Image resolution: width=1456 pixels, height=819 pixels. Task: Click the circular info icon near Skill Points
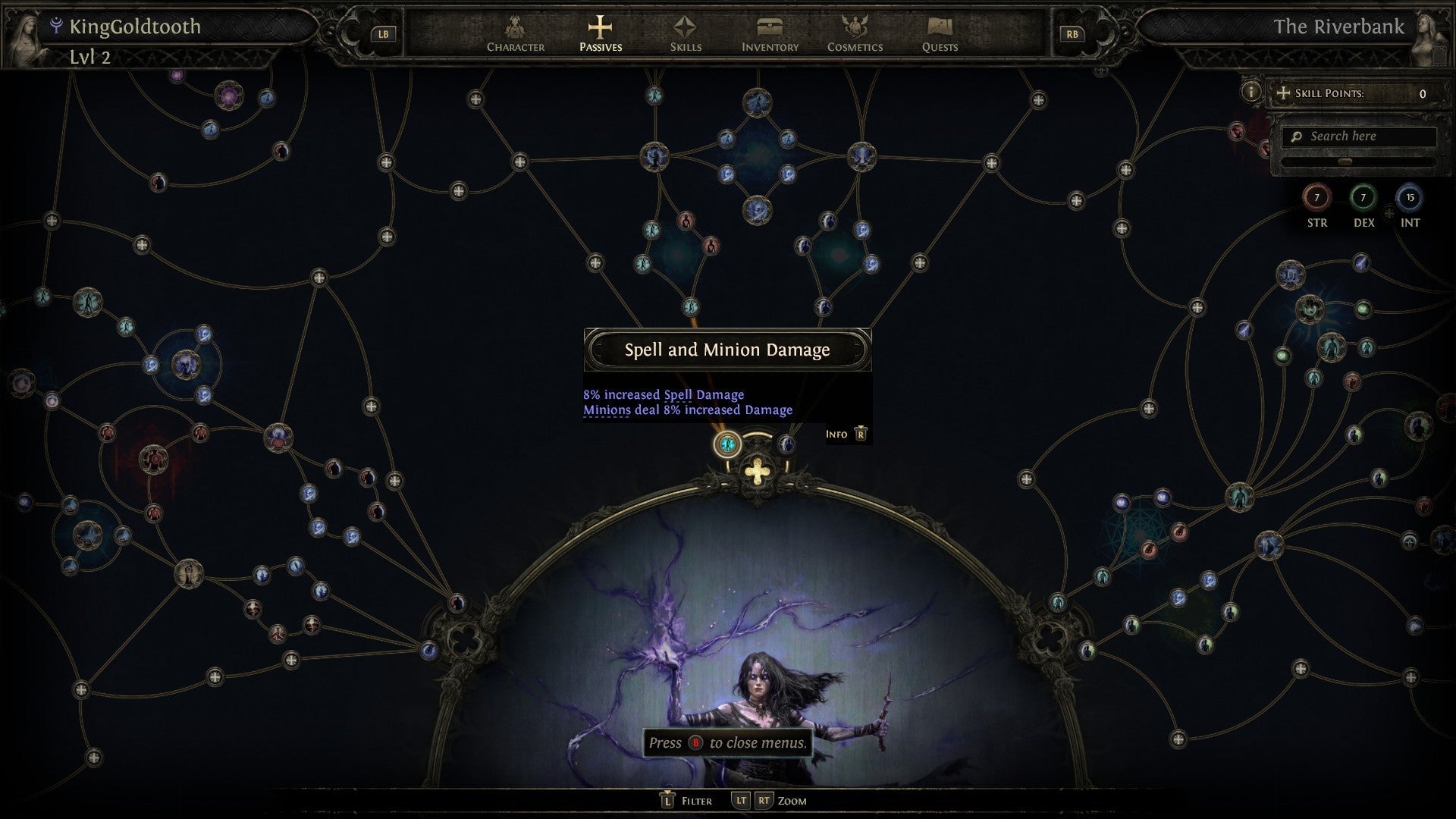(1252, 93)
